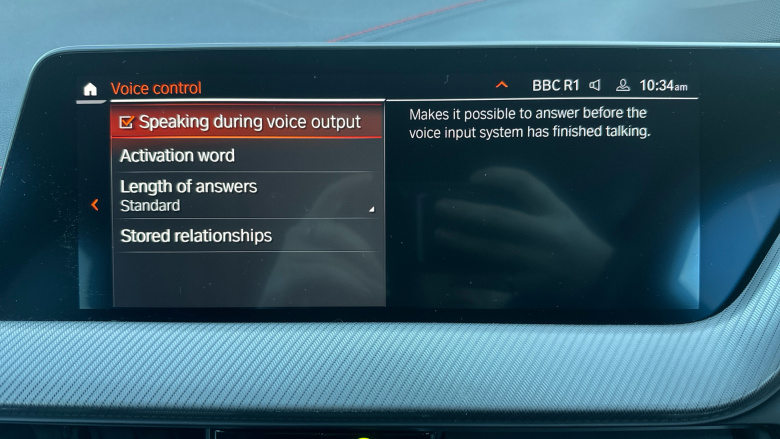Toggle Speaking during voice output checkbox

(127, 122)
